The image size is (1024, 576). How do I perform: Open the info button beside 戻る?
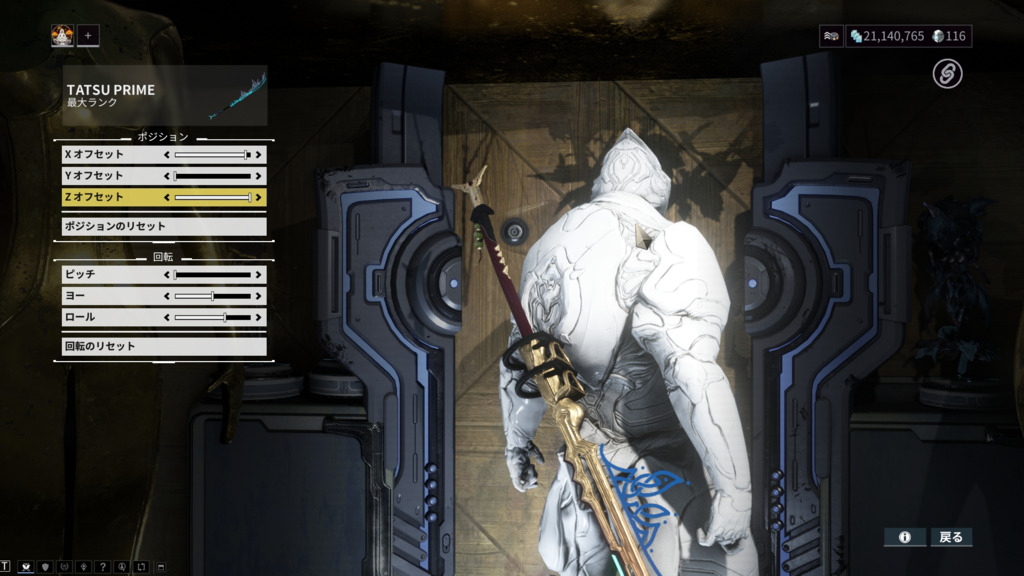coord(904,537)
